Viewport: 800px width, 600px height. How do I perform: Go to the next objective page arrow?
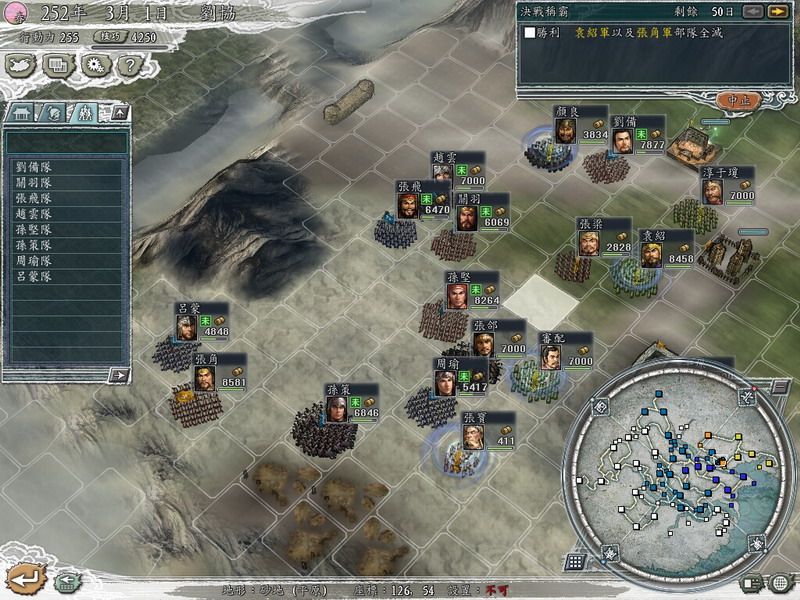pyautogui.click(x=776, y=12)
